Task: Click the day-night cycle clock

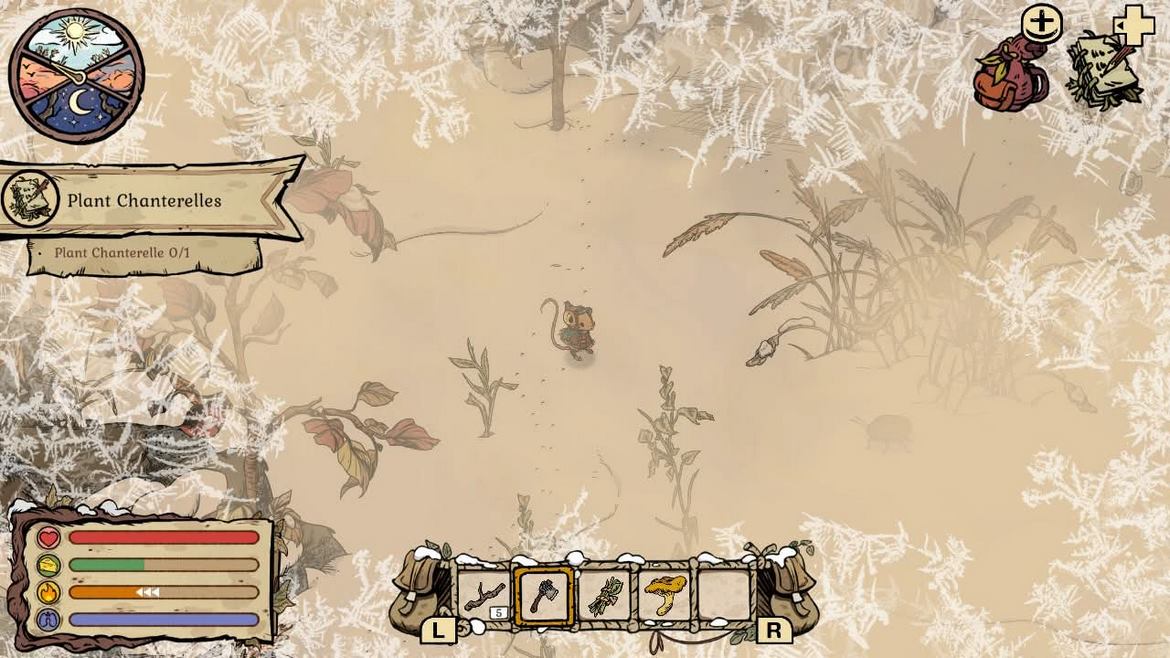Action: (76, 76)
